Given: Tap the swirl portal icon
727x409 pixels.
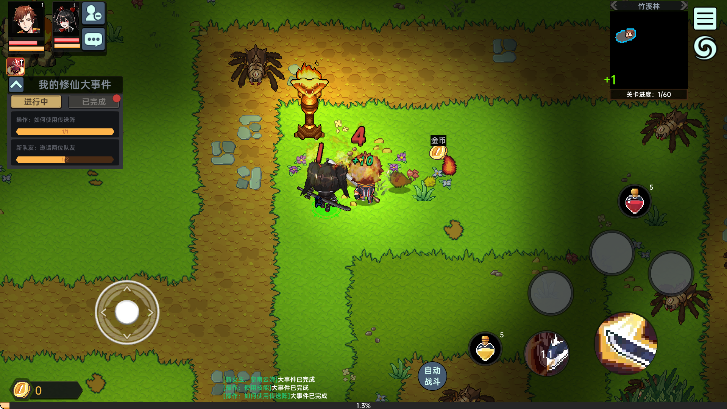Looking at the screenshot, I should click(705, 48).
